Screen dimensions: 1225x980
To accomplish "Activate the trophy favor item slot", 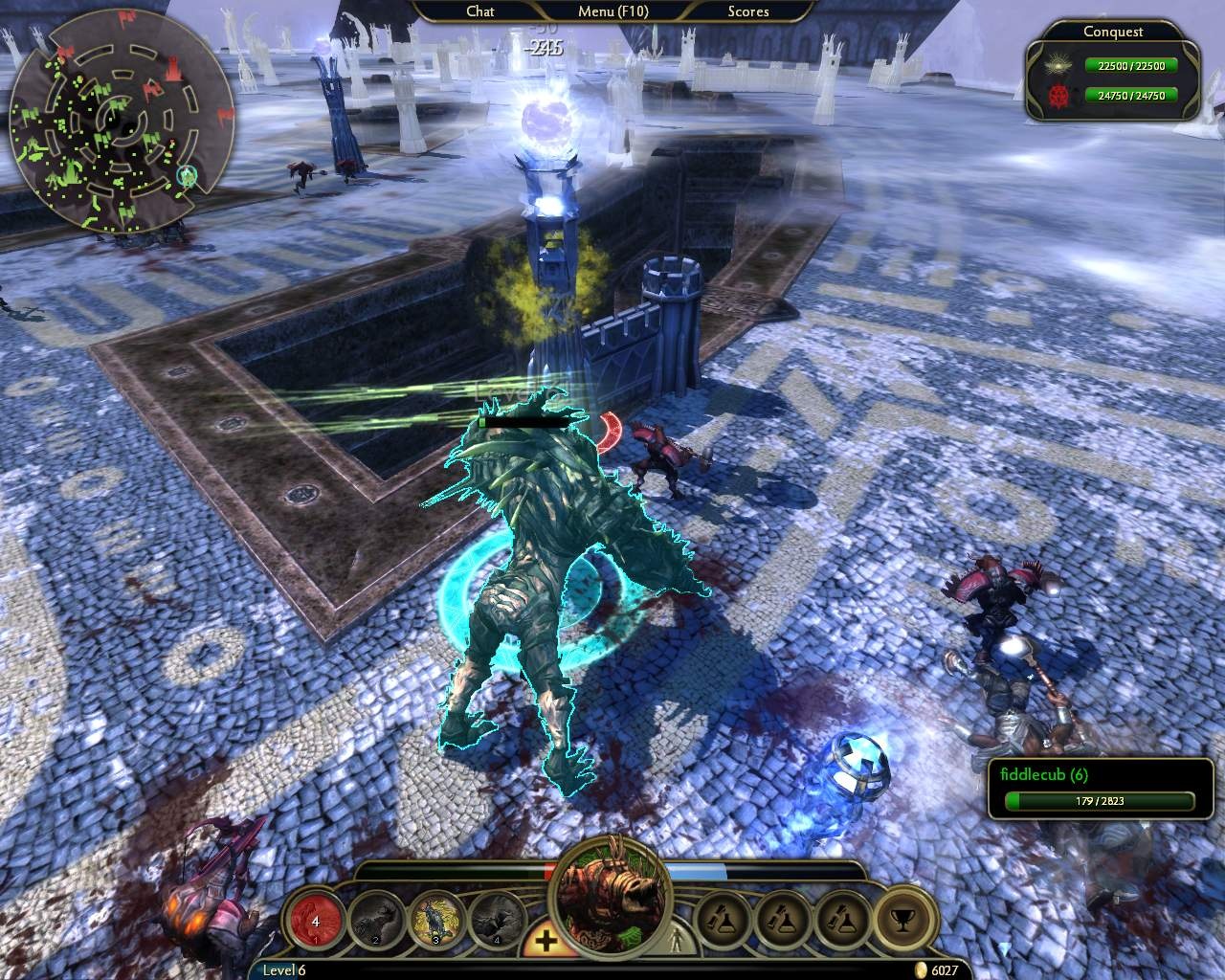I will (x=902, y=920).
